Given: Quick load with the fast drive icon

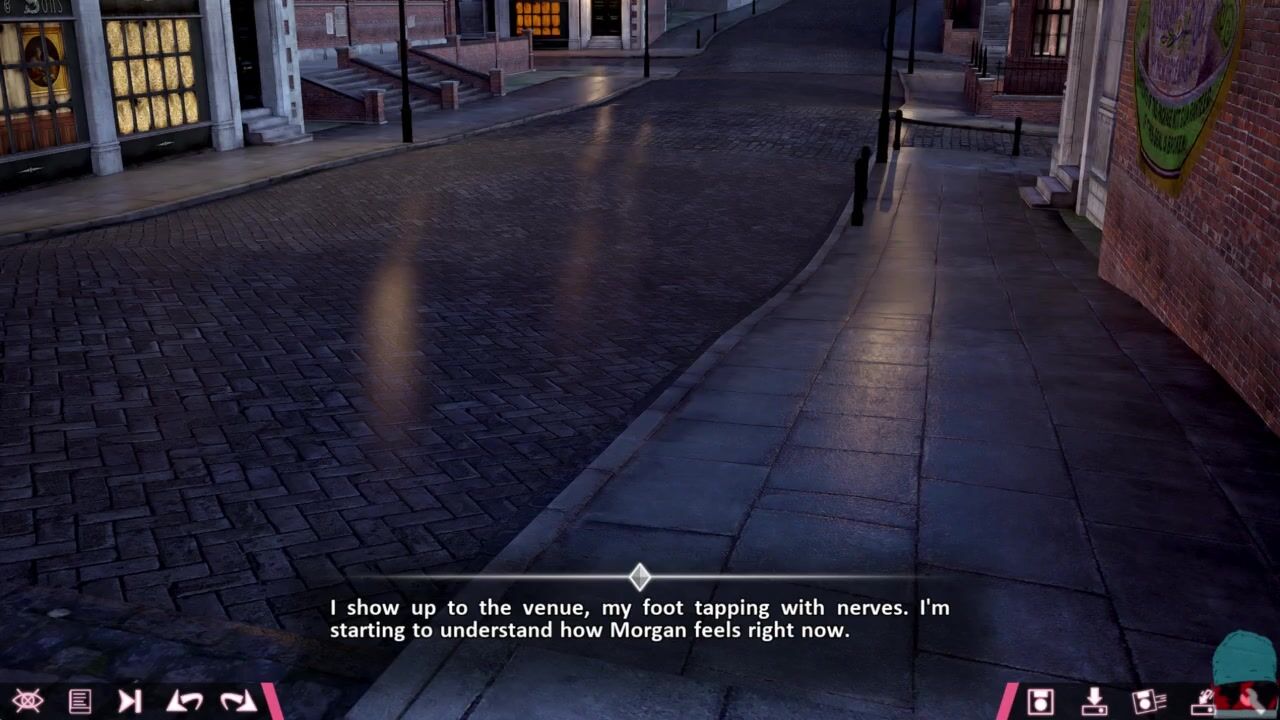Looking at the screenshot, I should pos(1202,701).
